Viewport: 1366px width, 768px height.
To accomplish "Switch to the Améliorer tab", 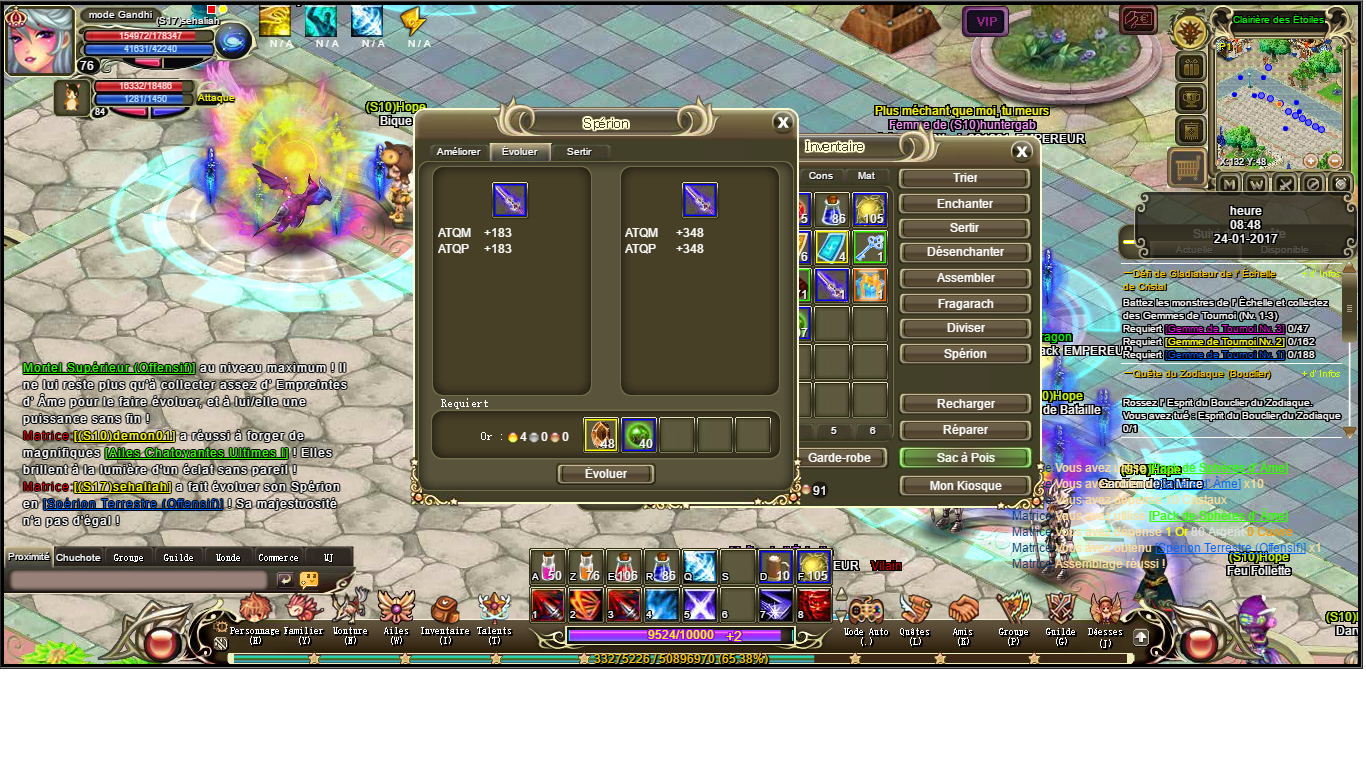I will (x=459, y=152).
